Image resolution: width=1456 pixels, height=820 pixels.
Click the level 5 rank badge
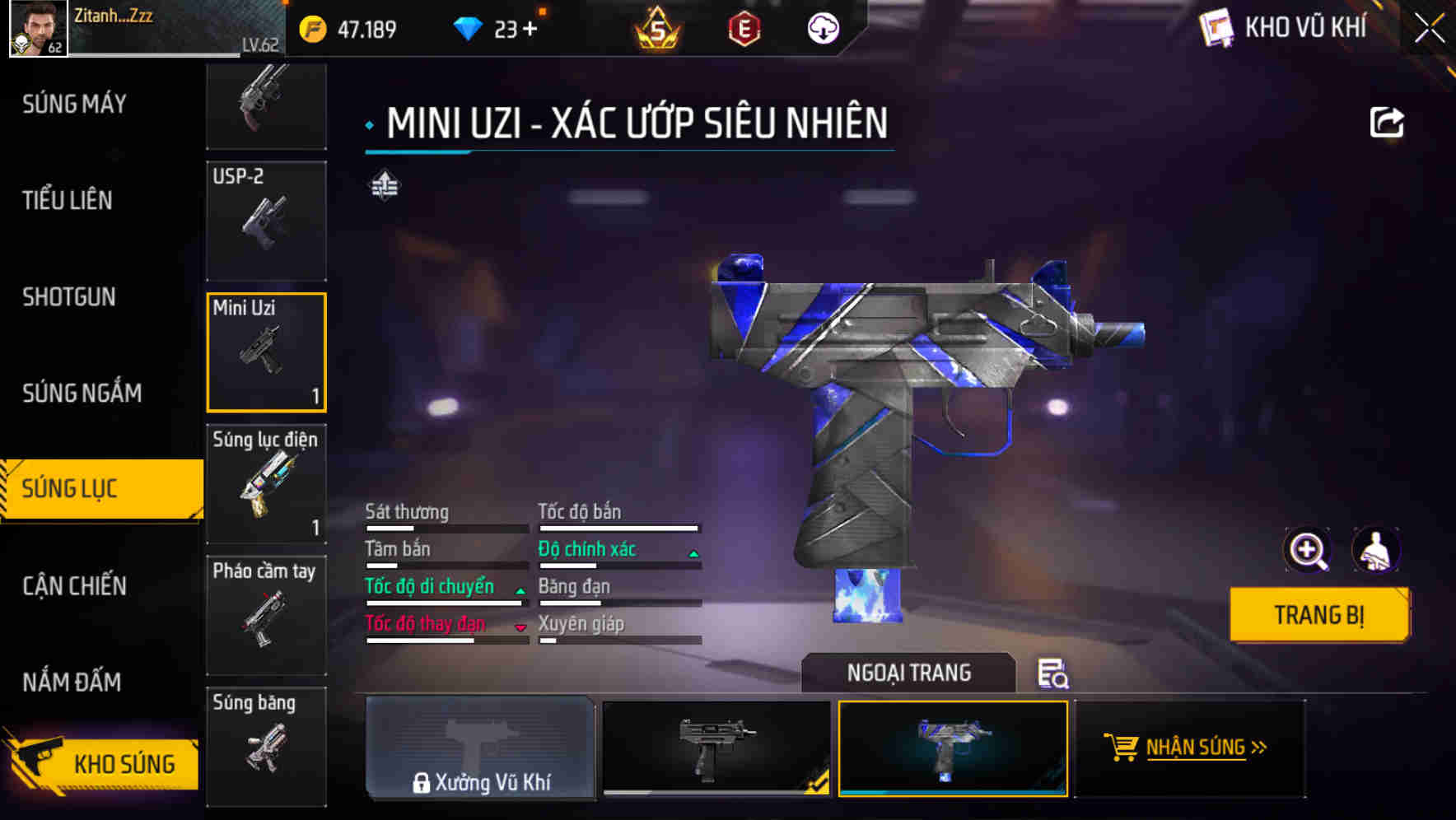click(656, 28)
